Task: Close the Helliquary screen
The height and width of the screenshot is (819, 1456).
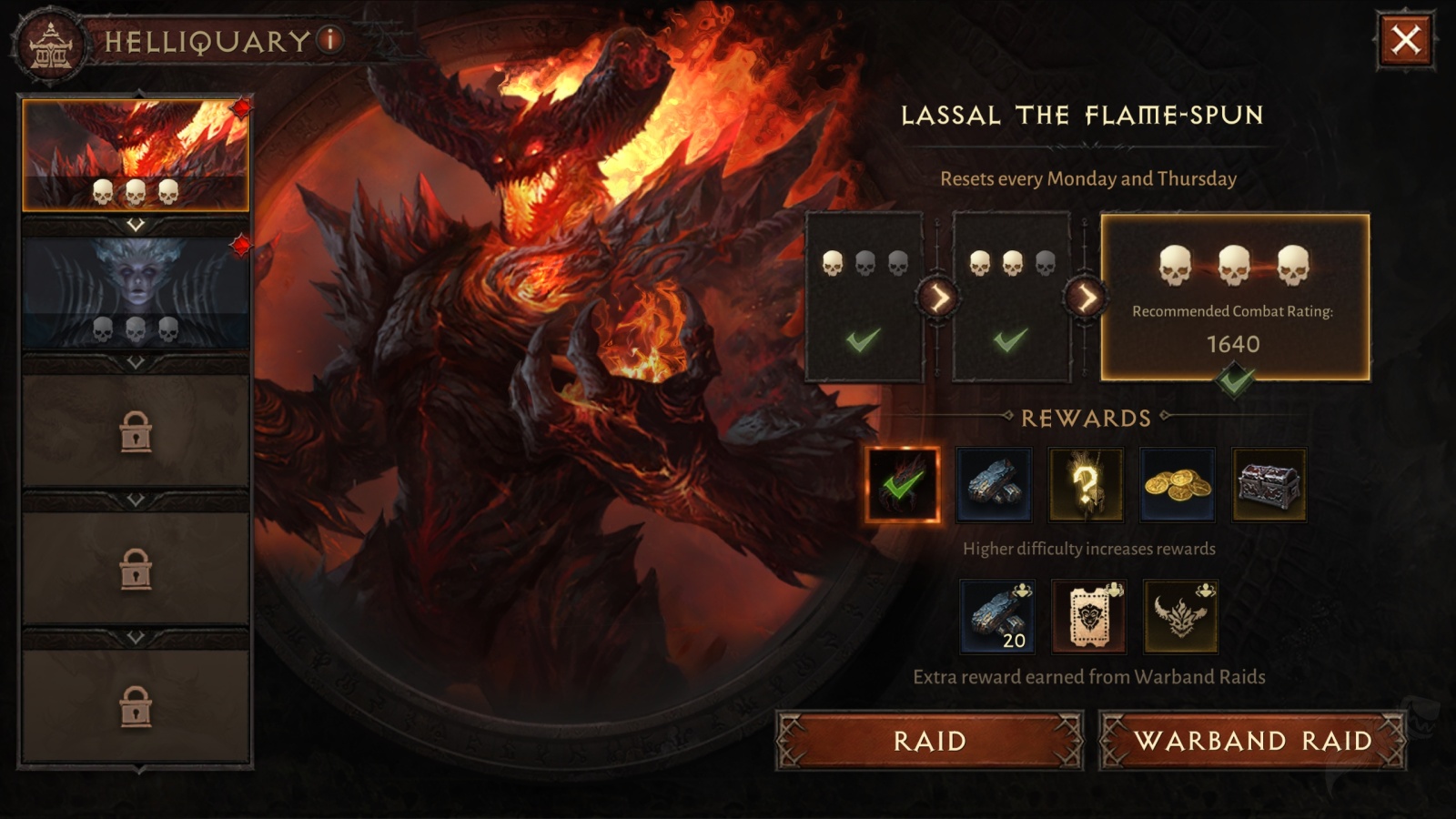Action: tap(1406, 40)
